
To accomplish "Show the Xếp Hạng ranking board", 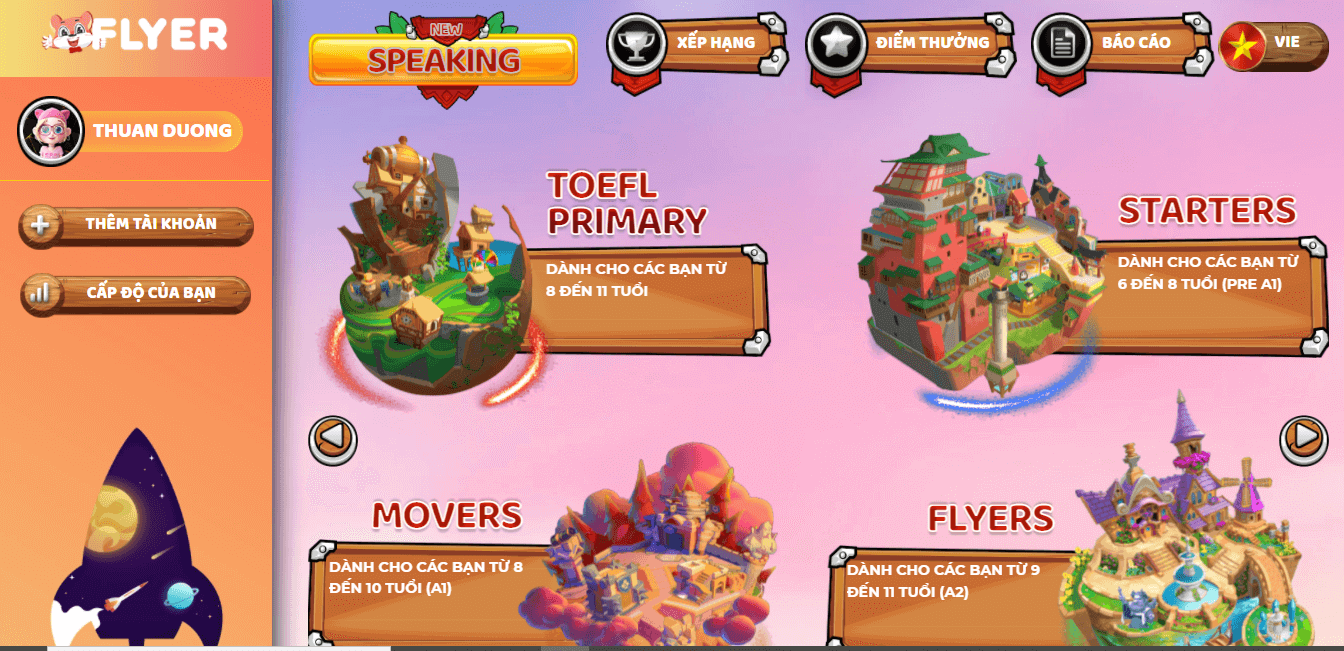I will [696, 44].
